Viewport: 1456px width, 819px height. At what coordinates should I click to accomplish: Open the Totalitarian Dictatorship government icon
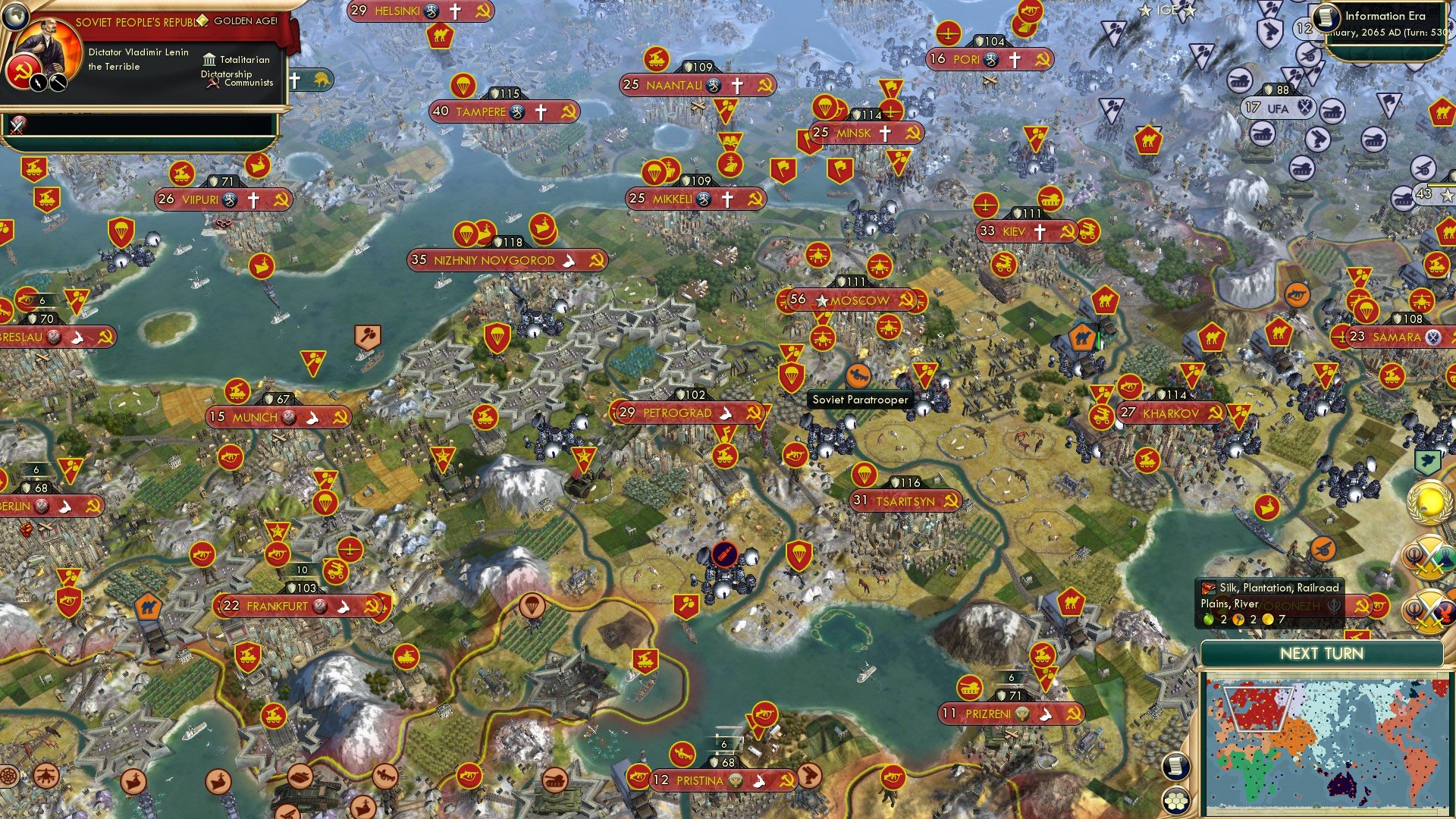[209, 59]
